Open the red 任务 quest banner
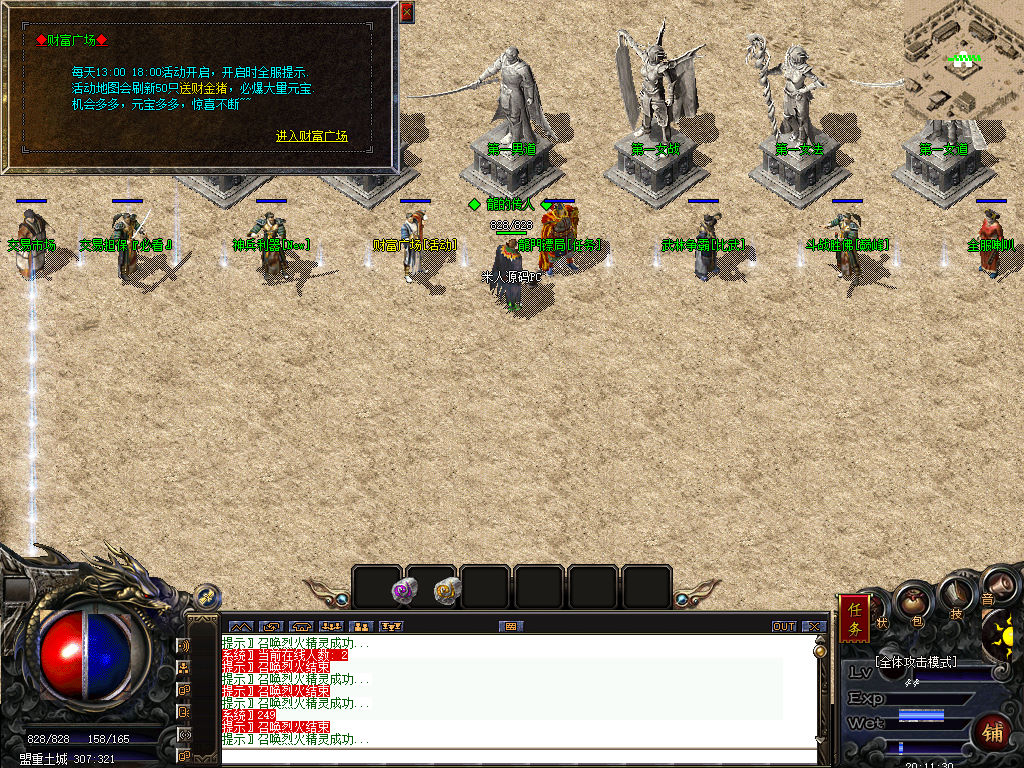This screenshot has height=768, width=1024. coord(854,618)
